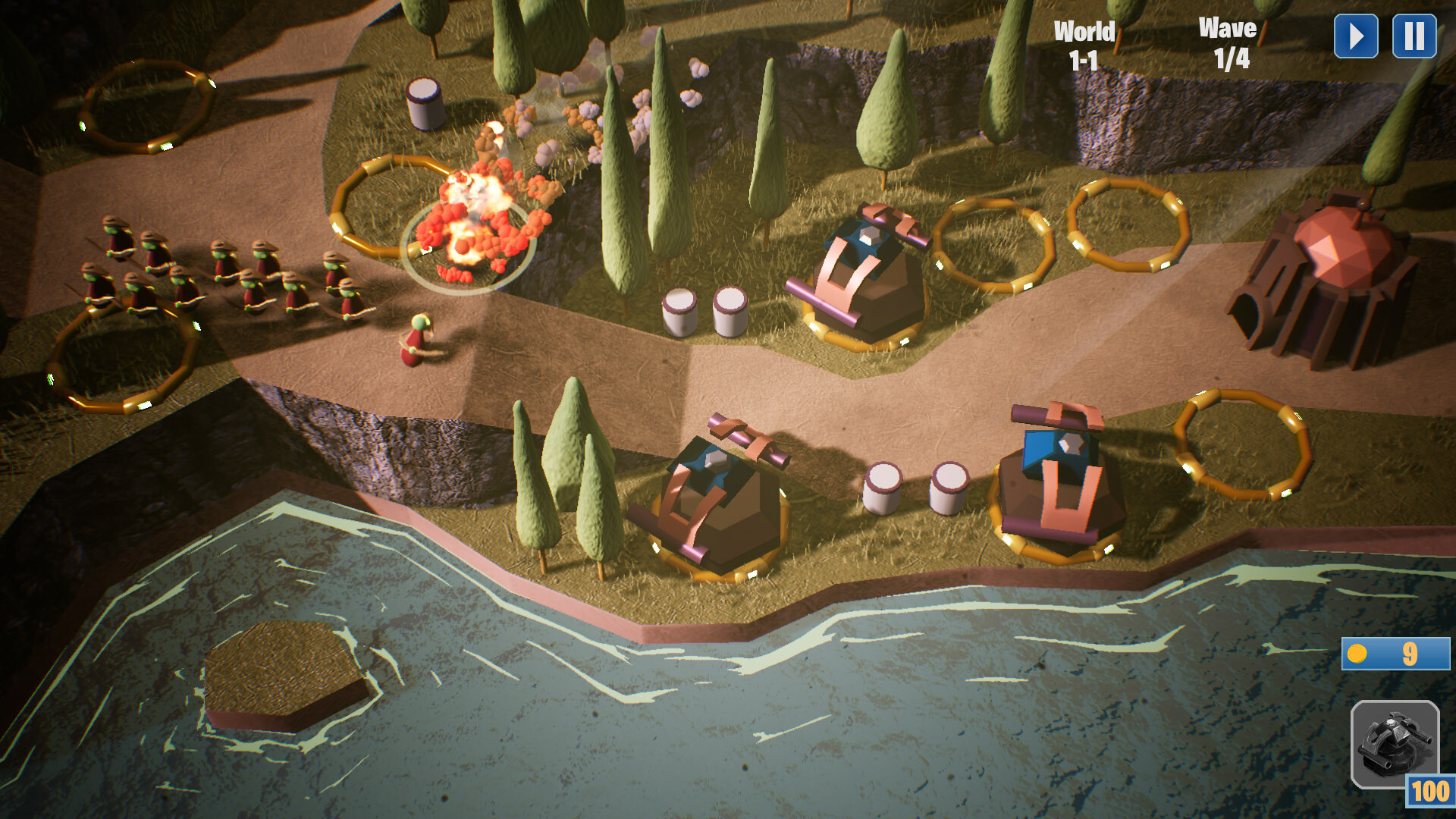Pause the game with the pause button

coord(1412,36)
